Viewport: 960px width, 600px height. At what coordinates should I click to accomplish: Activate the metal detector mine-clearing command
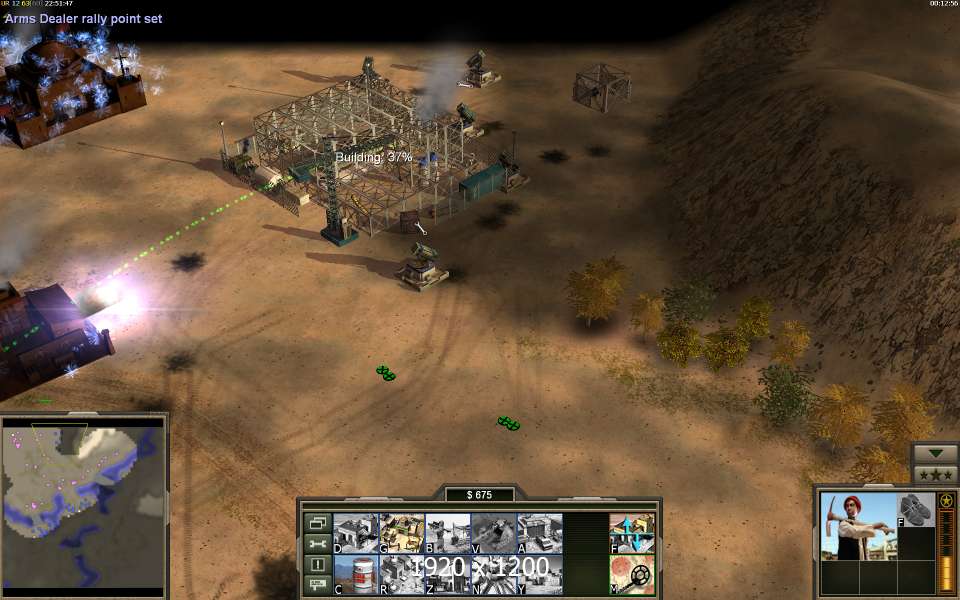coord(632,575)
